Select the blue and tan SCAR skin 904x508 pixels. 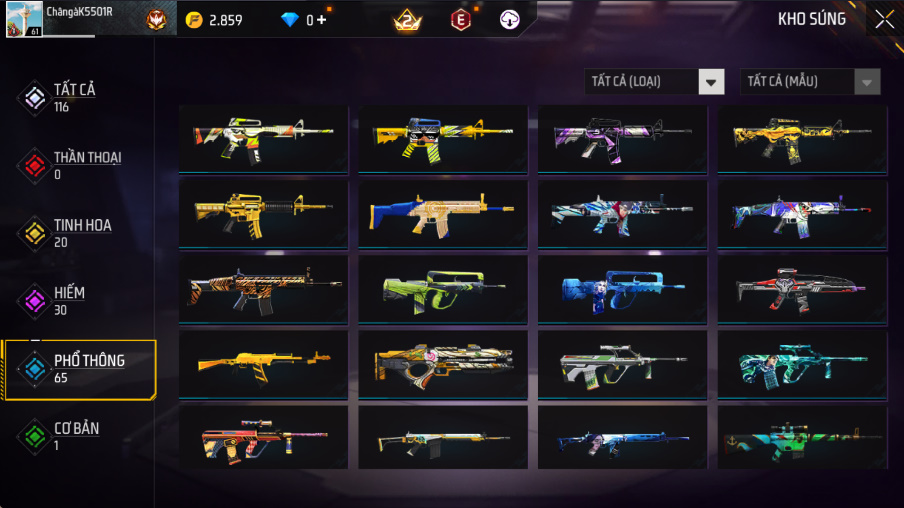tap(443, 214)
